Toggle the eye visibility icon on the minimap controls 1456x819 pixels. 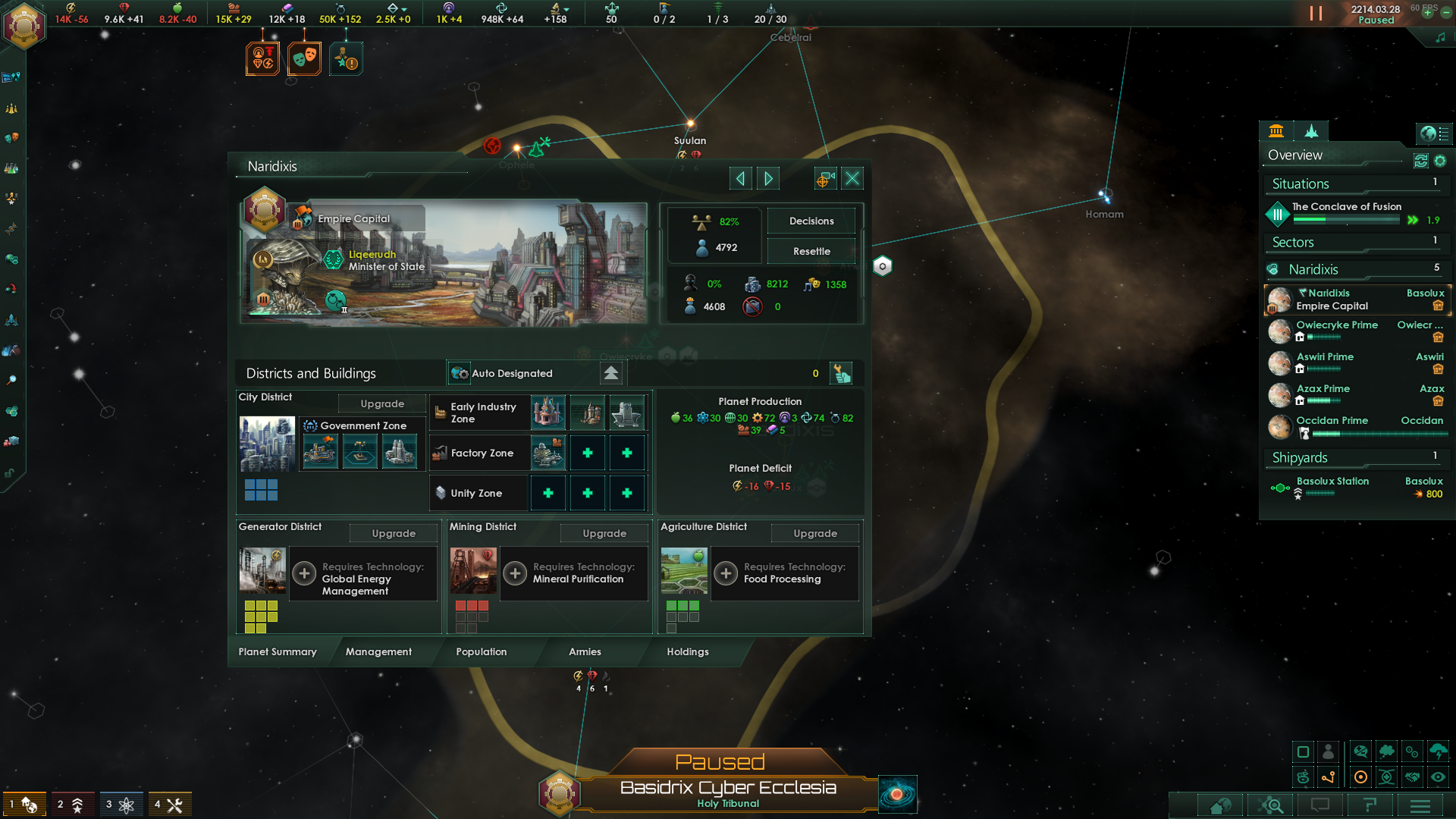(1439, 777)
